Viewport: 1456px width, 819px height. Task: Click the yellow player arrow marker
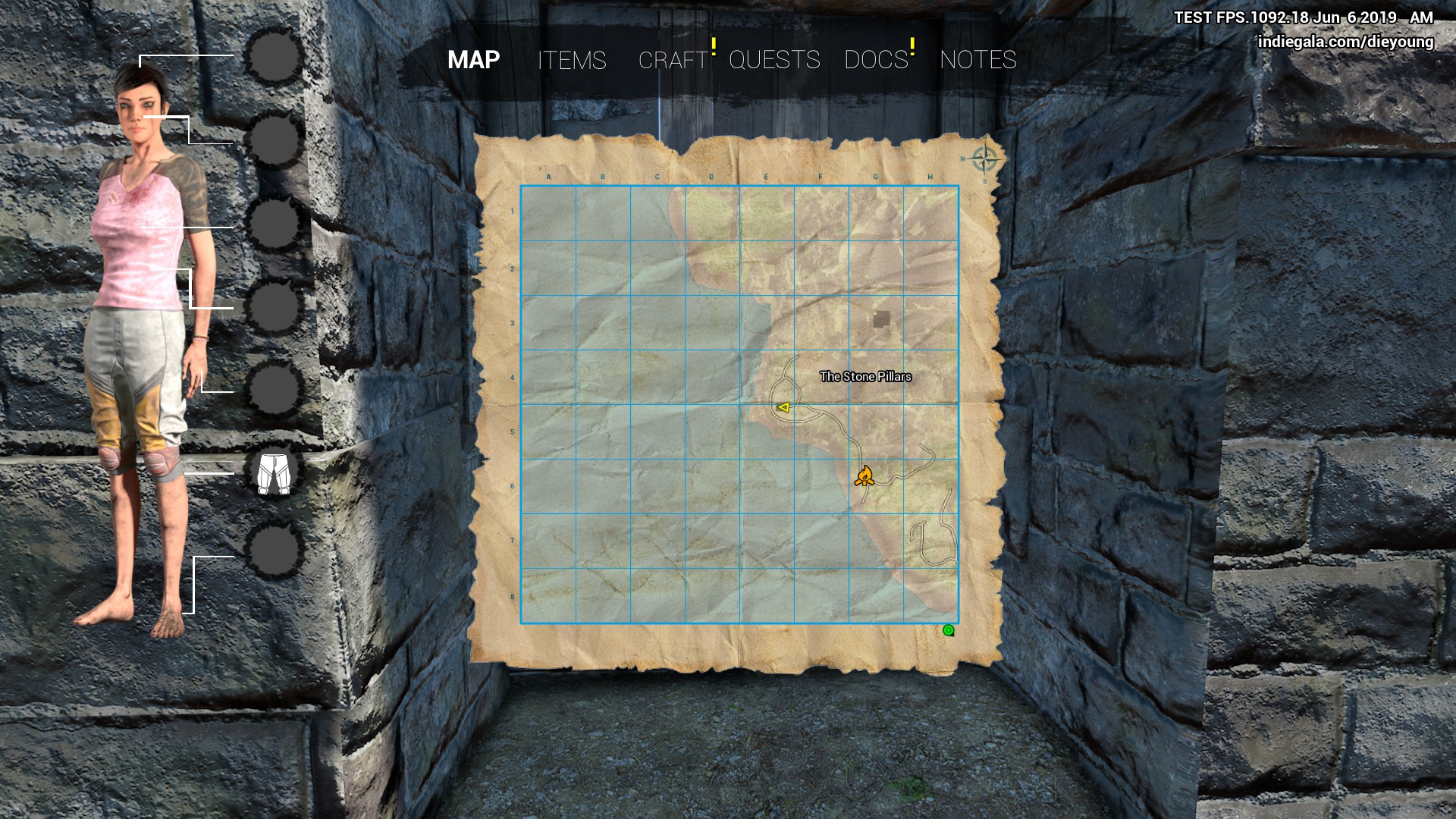tap(784, 407)
